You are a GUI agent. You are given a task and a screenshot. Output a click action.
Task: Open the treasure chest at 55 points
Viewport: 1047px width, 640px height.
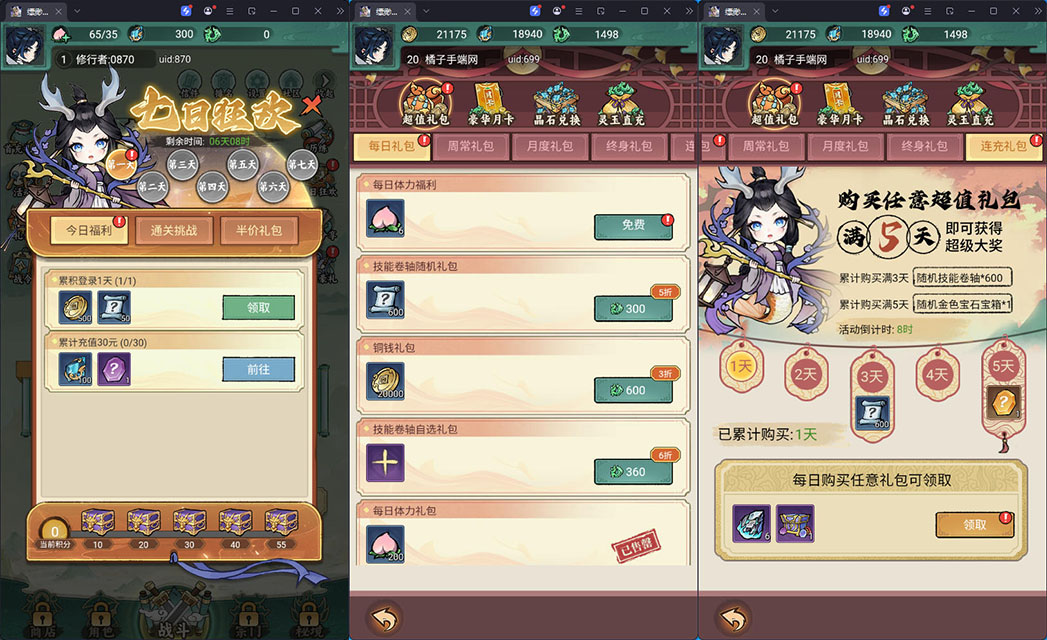pyautogui.click(x=281, y=522)
